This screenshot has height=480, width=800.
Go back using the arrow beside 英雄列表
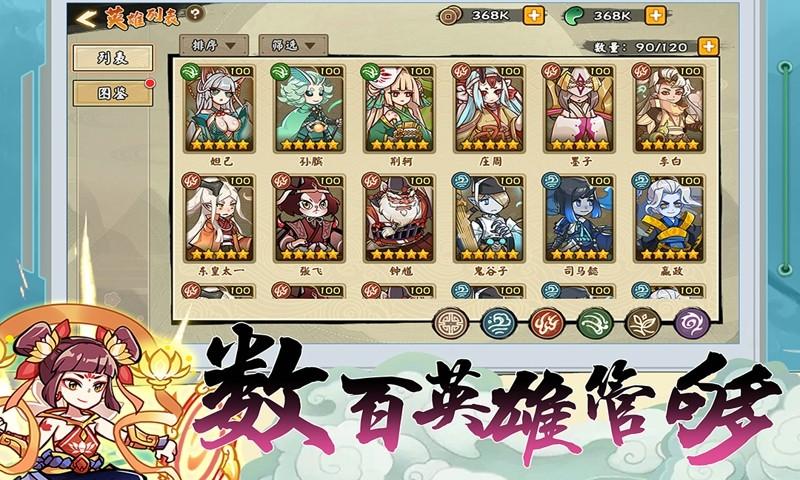[87, 17]
